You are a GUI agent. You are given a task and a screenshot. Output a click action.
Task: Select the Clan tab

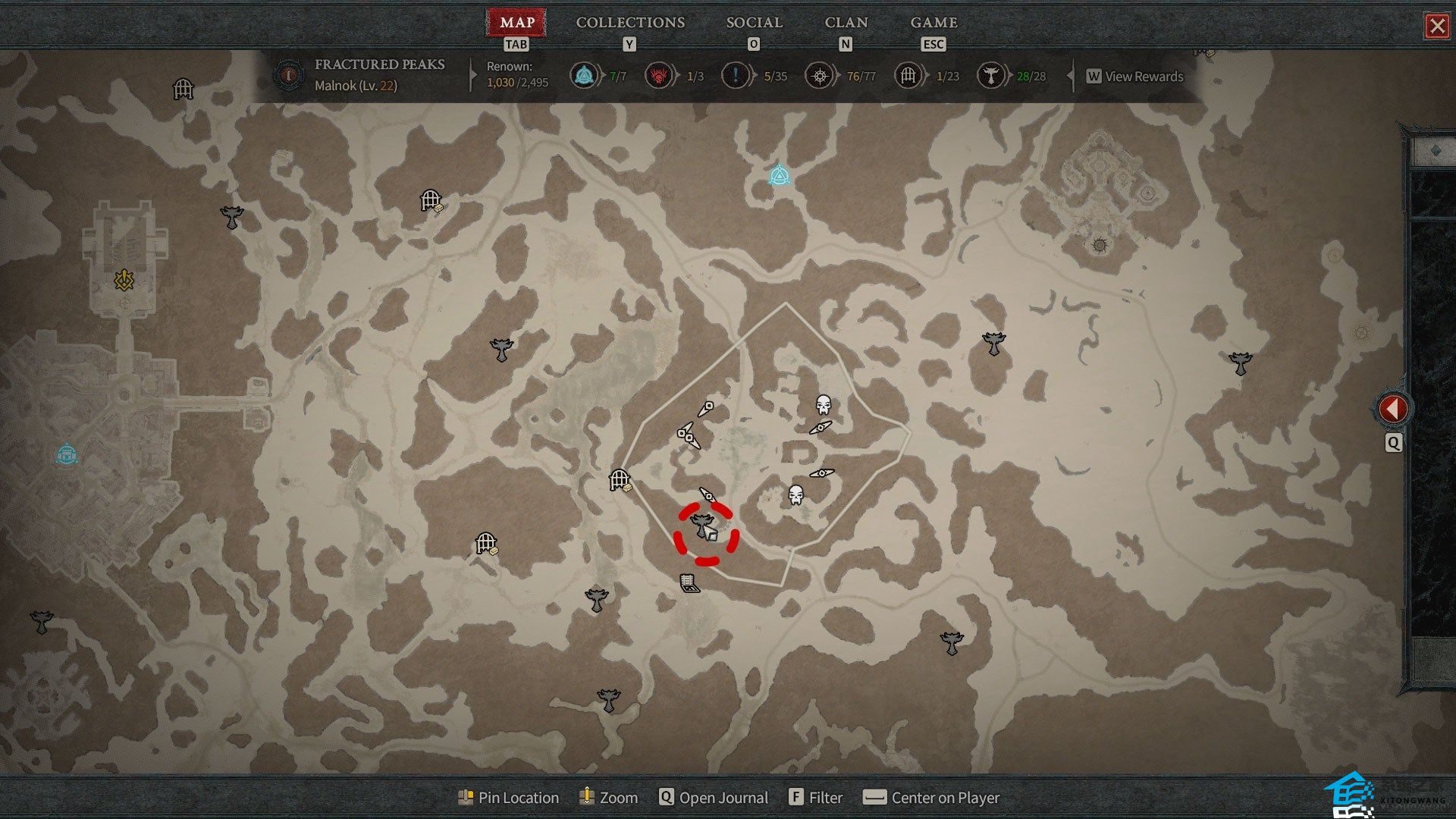click(x=846, y=23)
